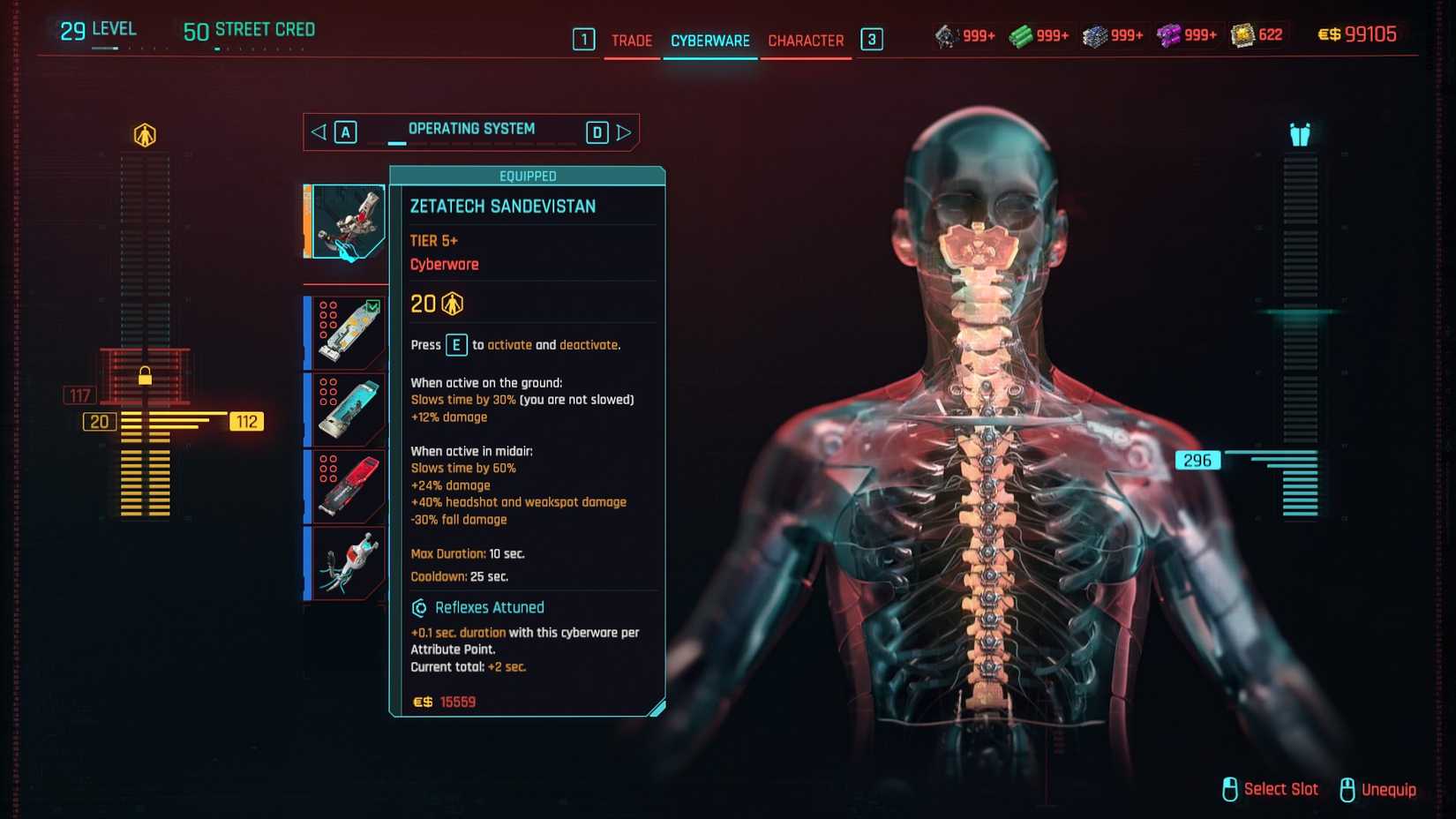Expand the category tab labeled 3 near Character
Image resolution: width=1456 pixels, height=819 pixels.
(872, 40)
